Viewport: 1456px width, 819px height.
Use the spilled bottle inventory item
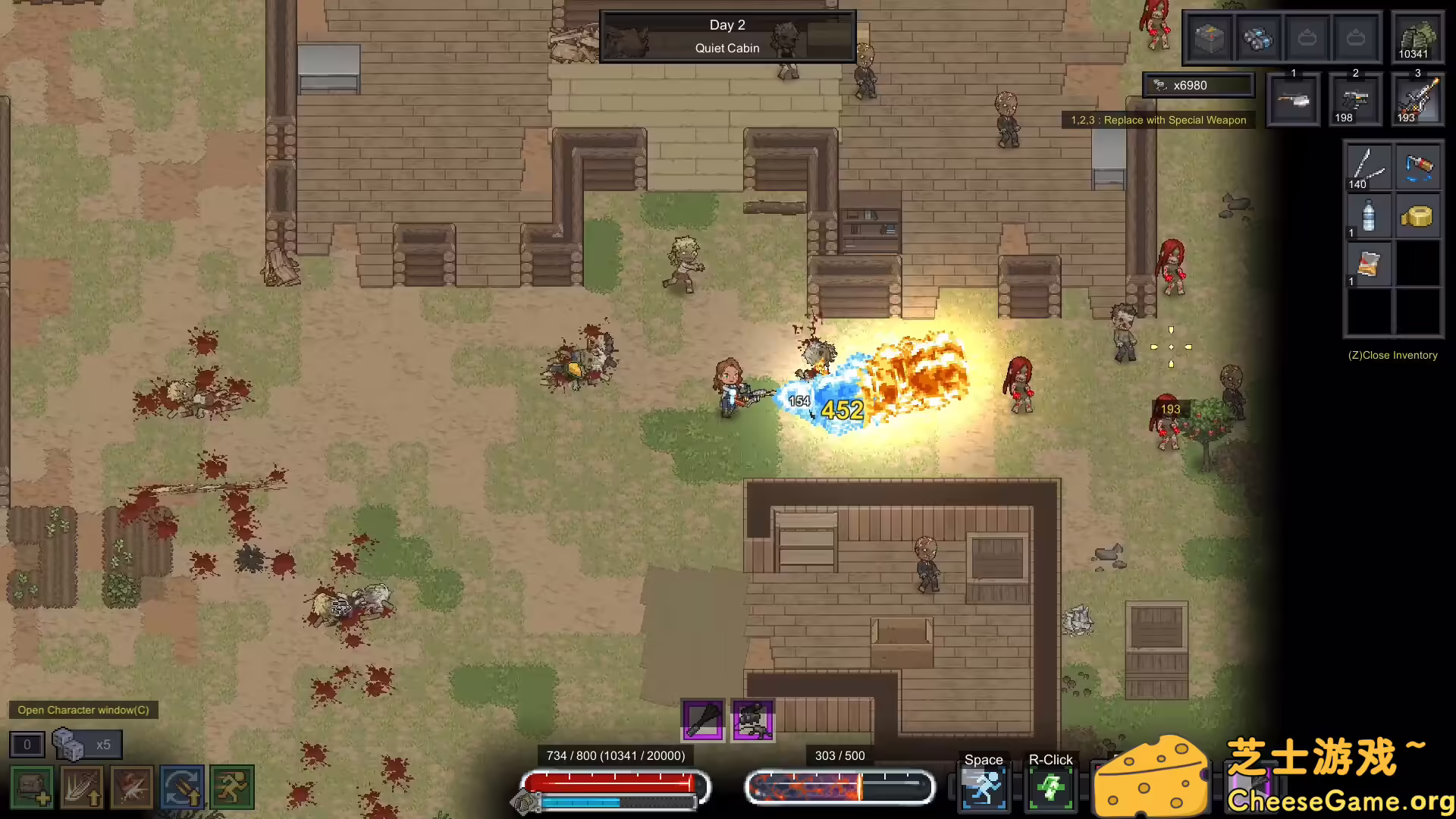[1418, 167]
